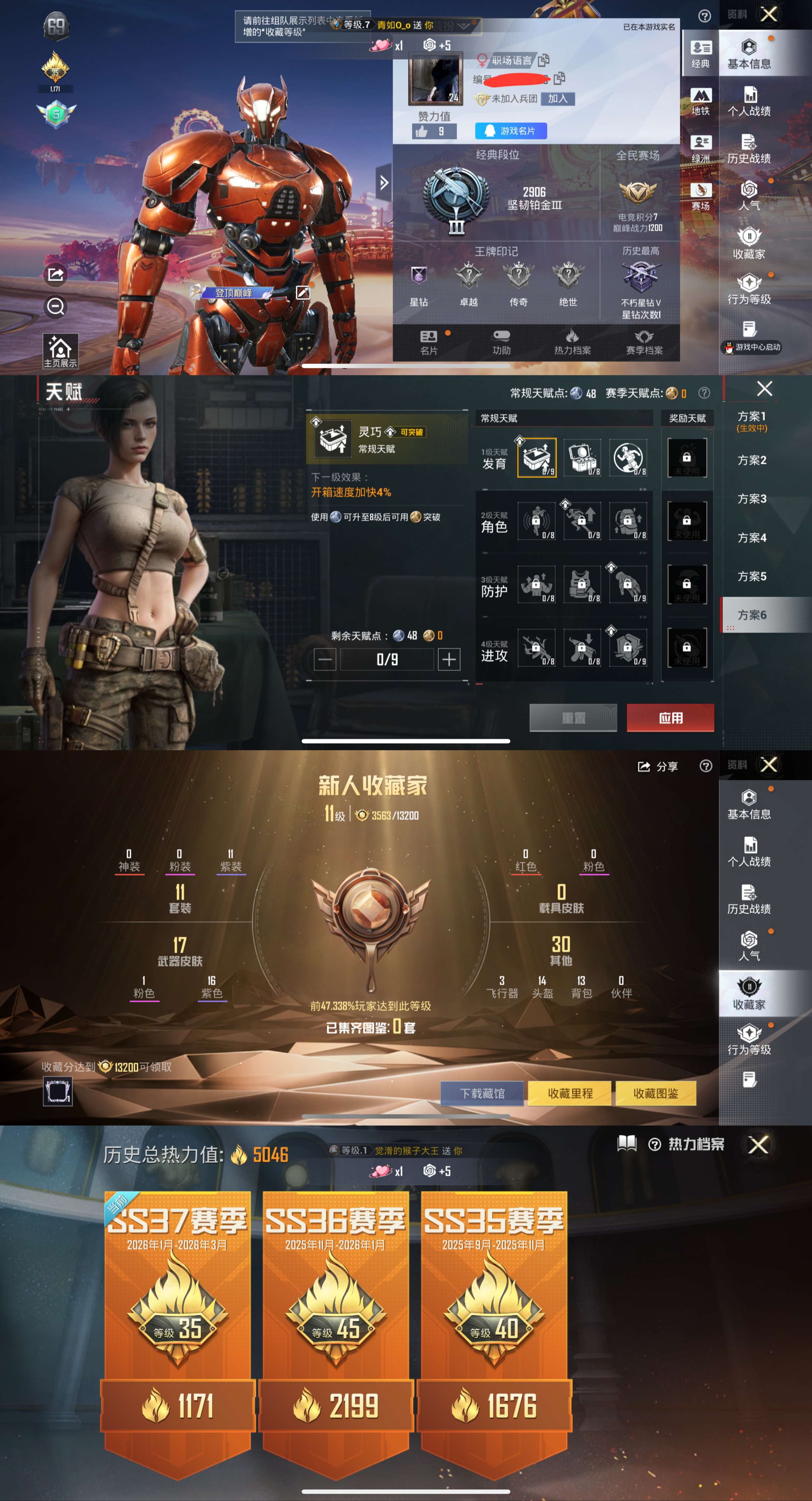Click the 下载藏馆 download gallery button

coord(482,1093)
